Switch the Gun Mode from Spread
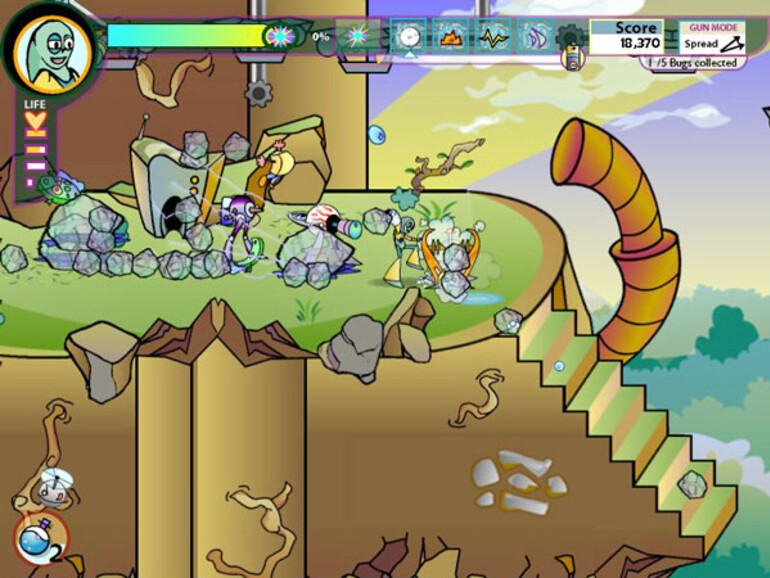The height and width of the screenshot is (578, 770). pos(710,37)
